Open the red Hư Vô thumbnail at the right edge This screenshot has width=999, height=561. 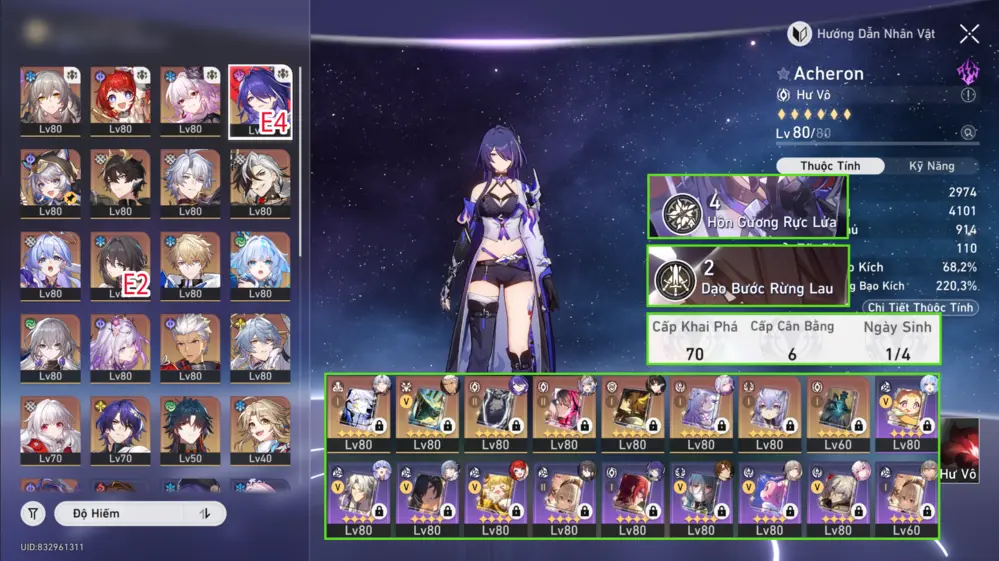tap(959, 448)
